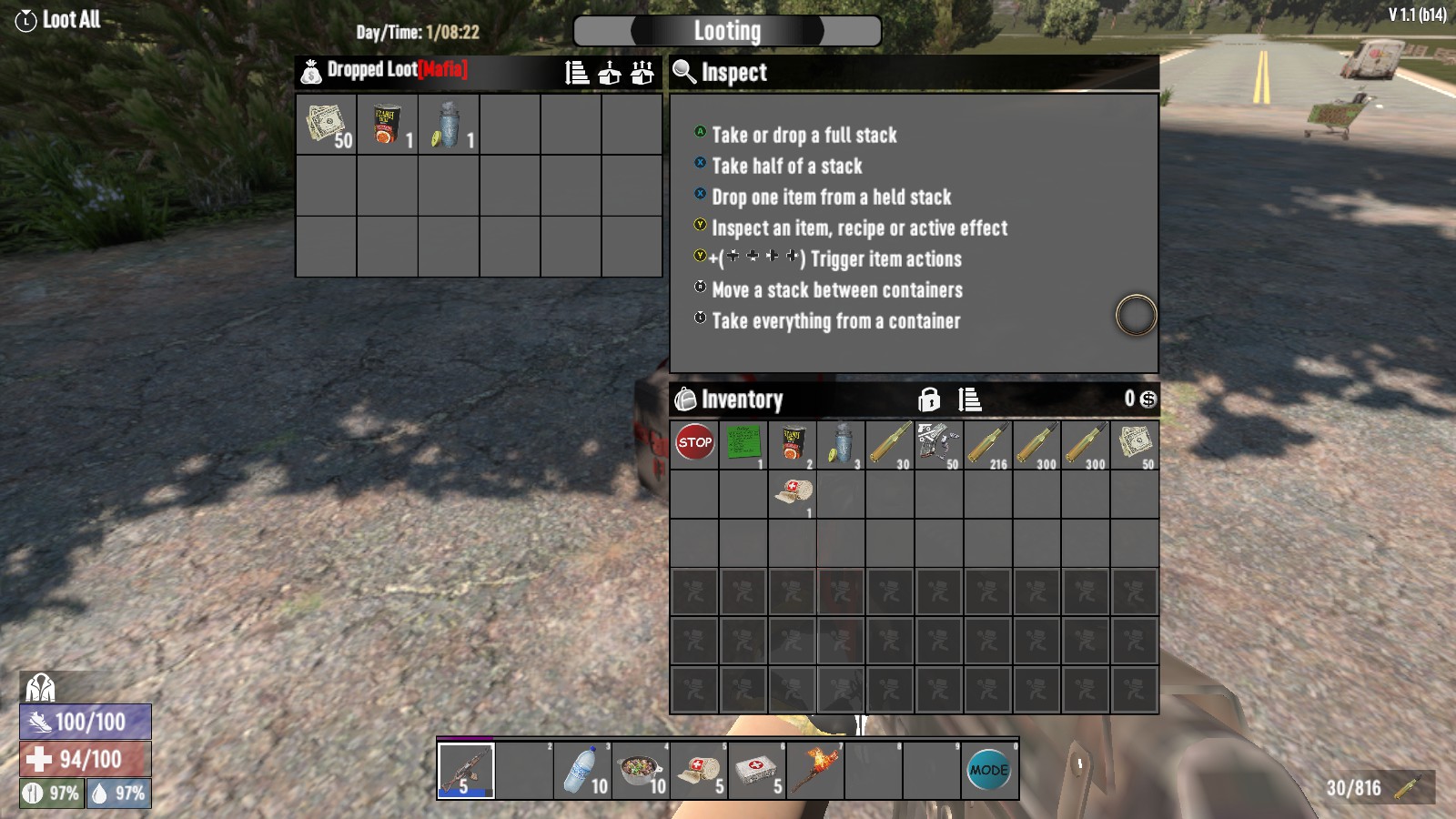Image resolution: width=1456 pixels, height=819 pixels.
Task: Take the canned food from Dropped Loot
Action: coord(387,125)
